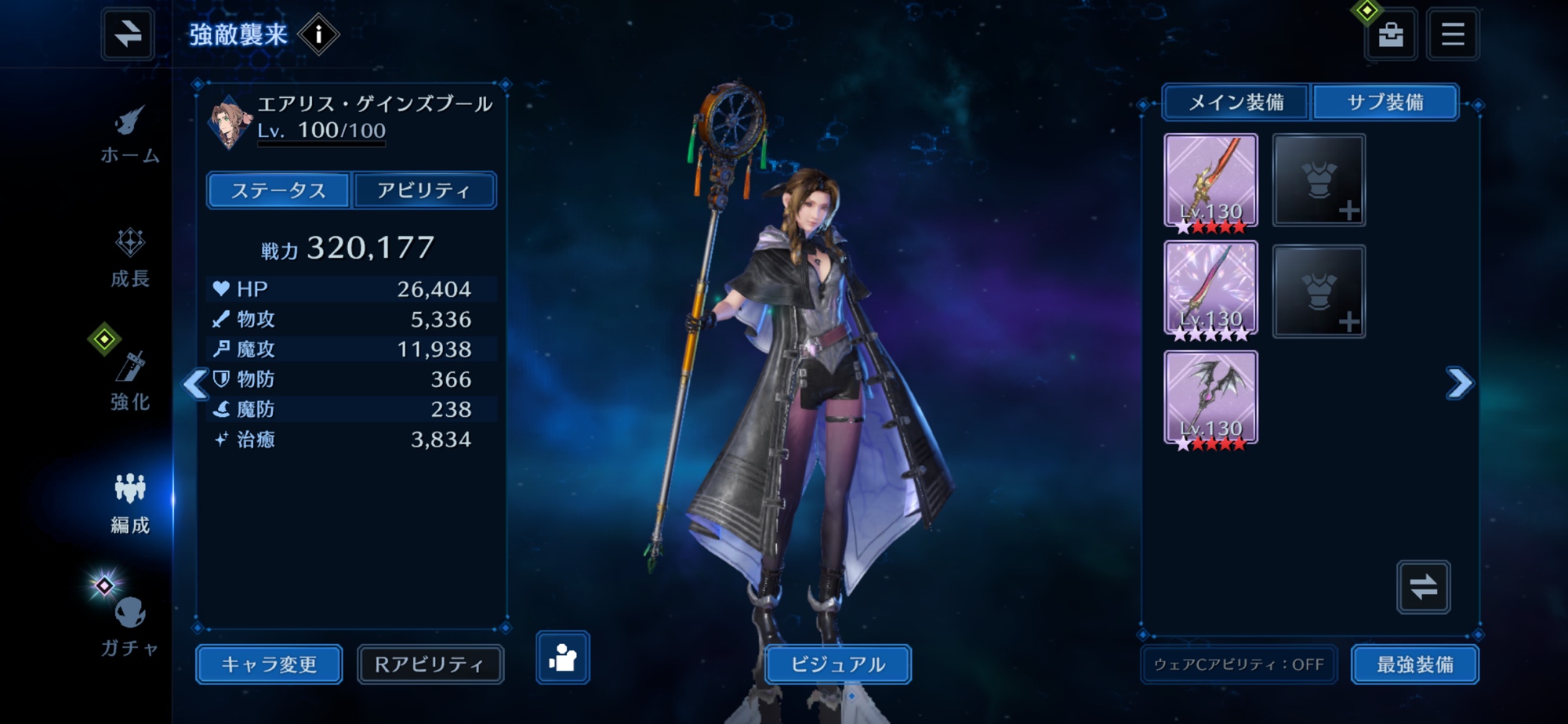Open the hamburger menu at top right
Image resolution: width=1568 pixels, height=724 pixels.
click(1453, 34)
